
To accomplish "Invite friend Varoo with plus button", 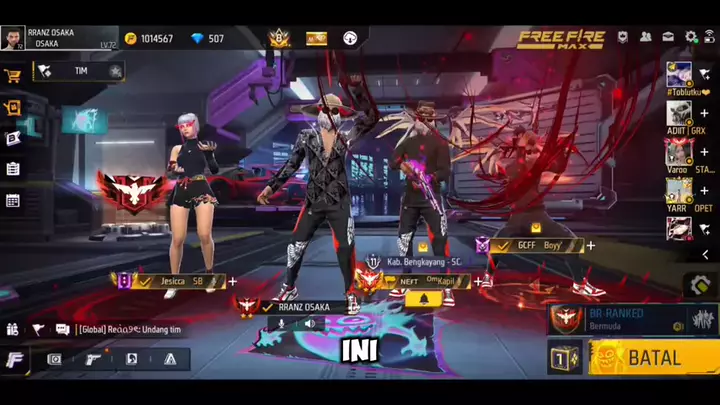I will pos(704,152).
